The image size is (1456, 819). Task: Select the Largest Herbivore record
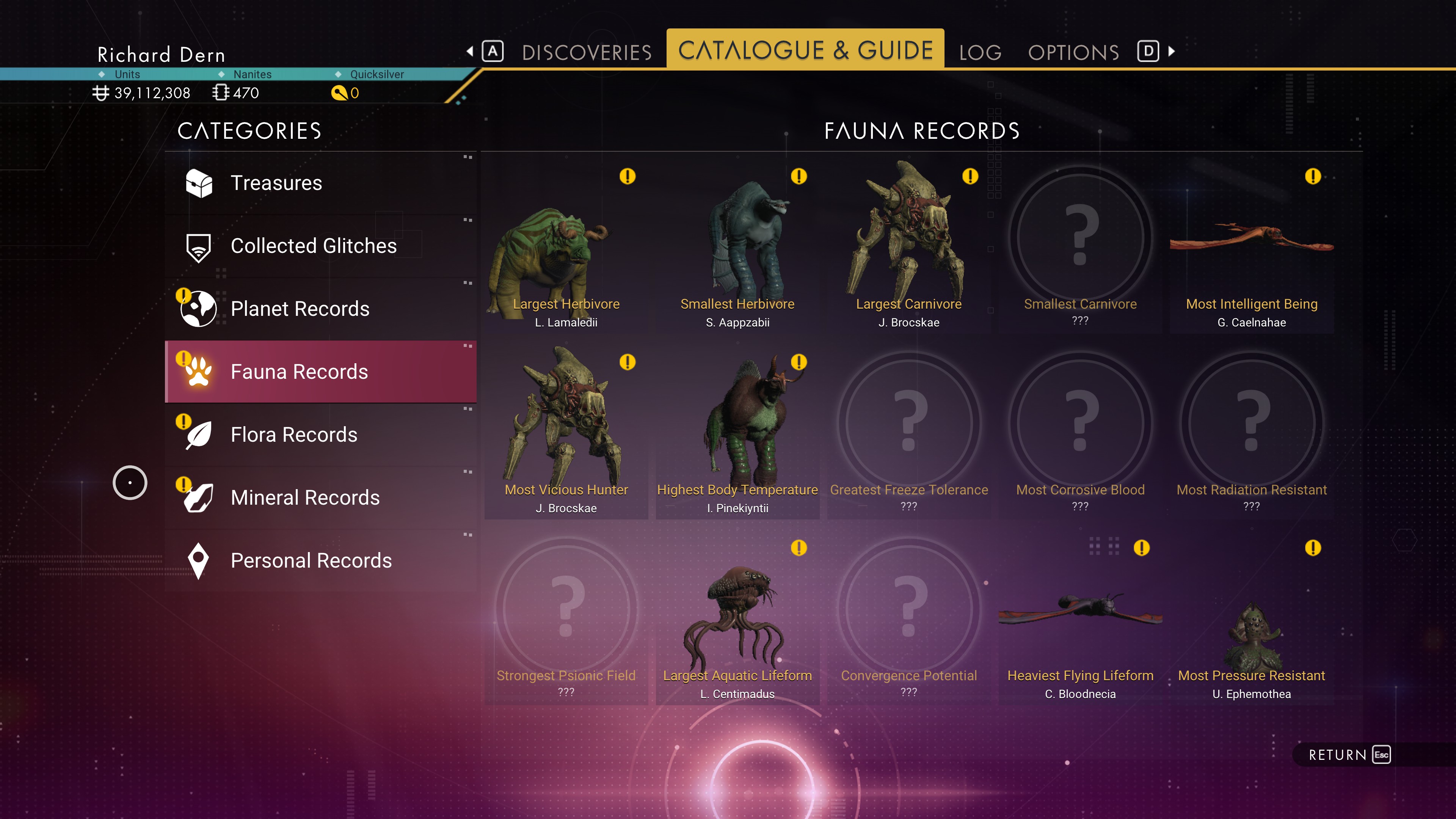pyautogui.click(x=566, y=249)
